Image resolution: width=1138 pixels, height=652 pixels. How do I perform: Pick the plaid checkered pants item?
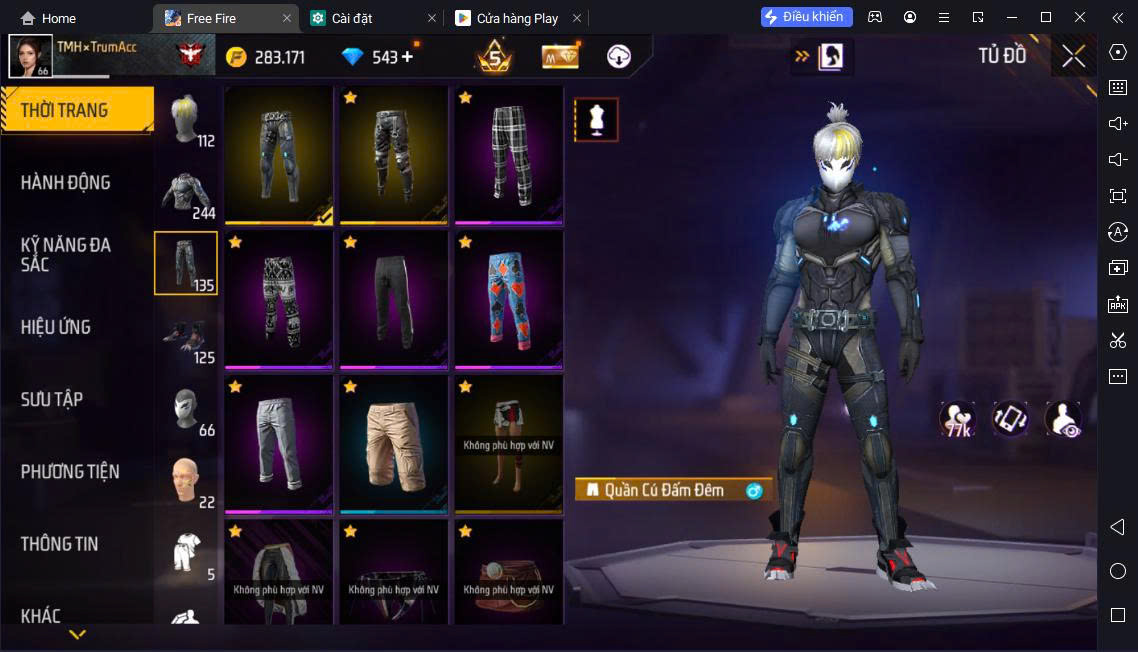[509, 153]
